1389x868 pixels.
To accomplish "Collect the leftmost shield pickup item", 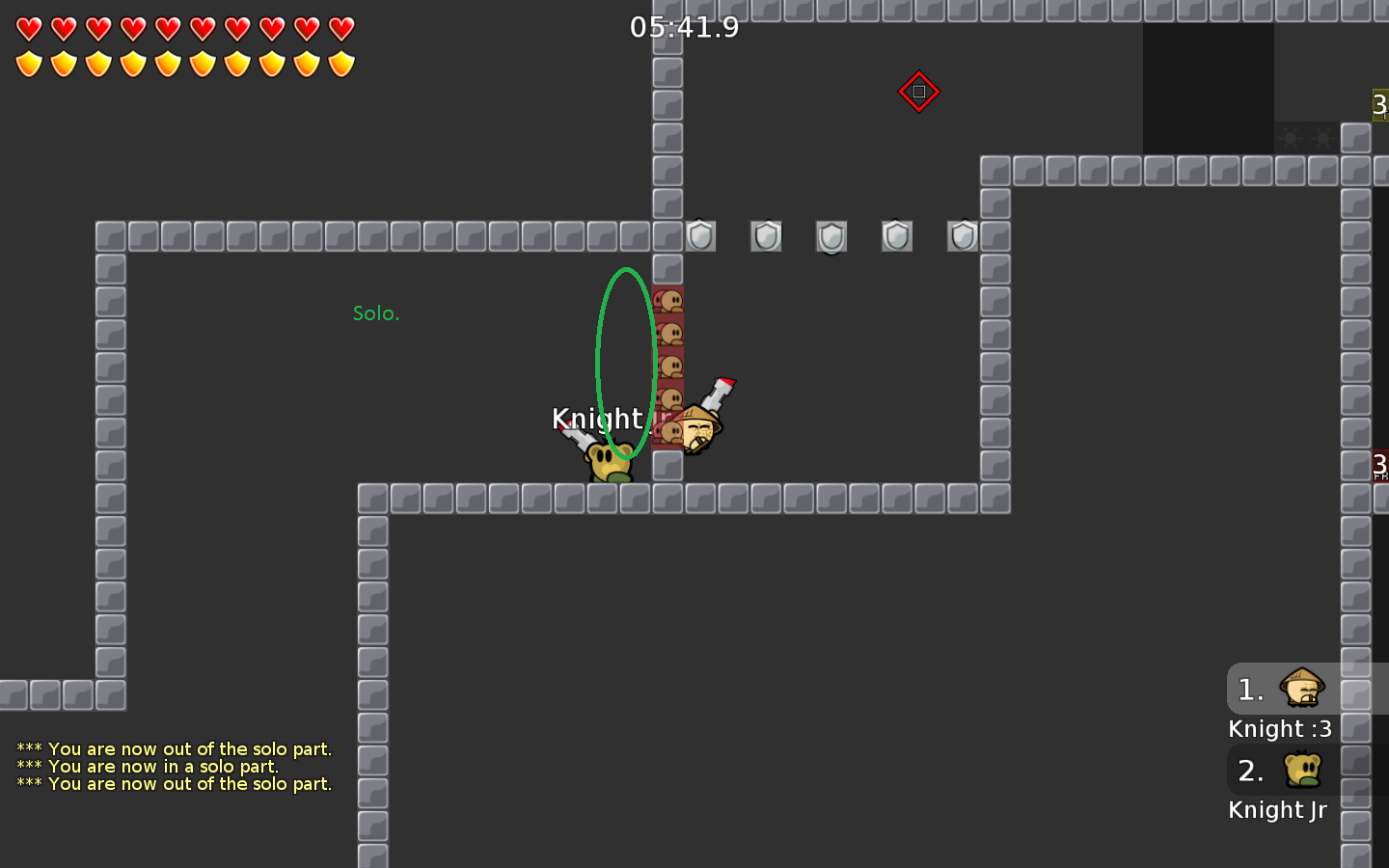I will (699, 236).
